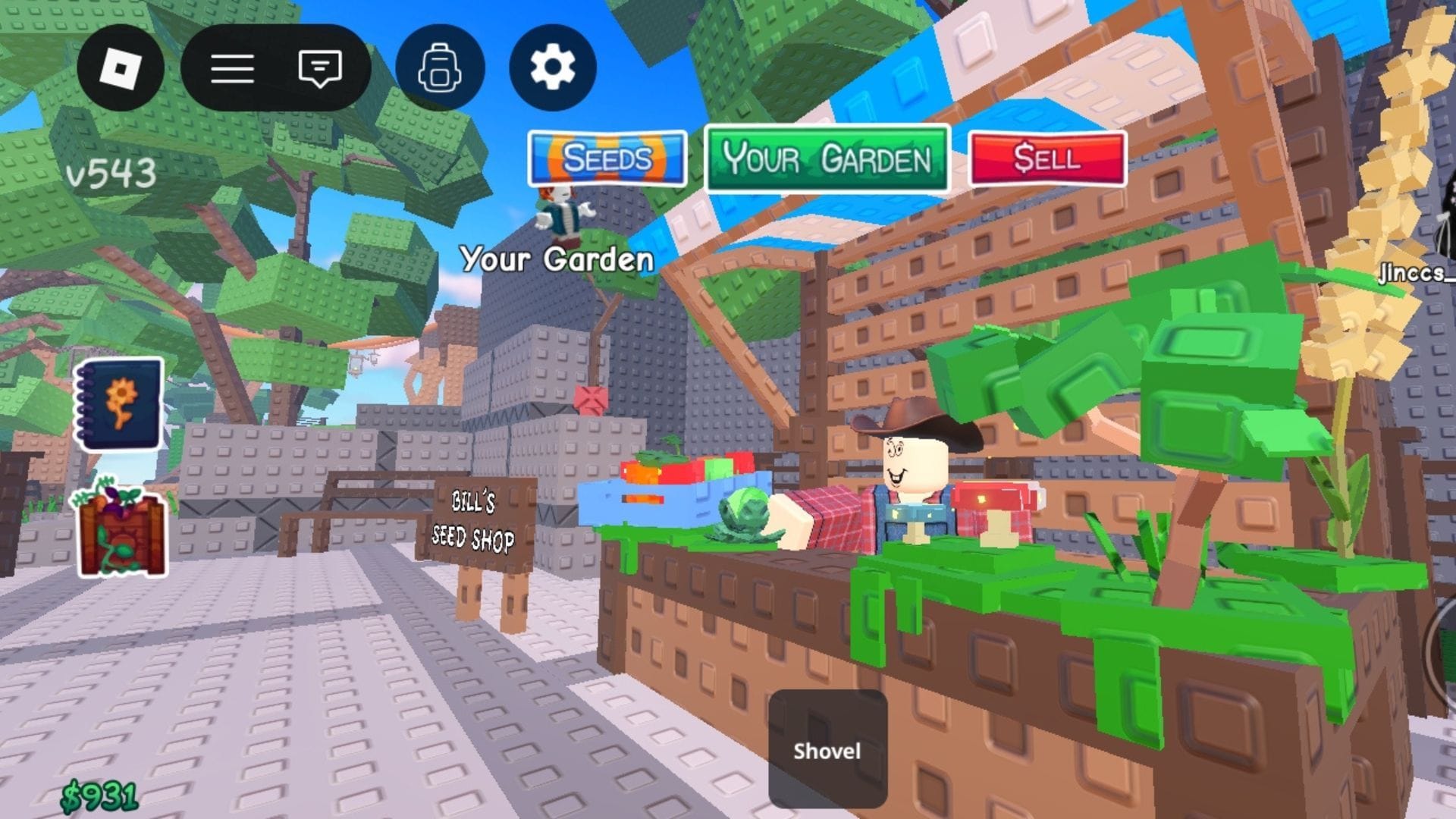Open the Sell menu

(x=1046, y=159)
